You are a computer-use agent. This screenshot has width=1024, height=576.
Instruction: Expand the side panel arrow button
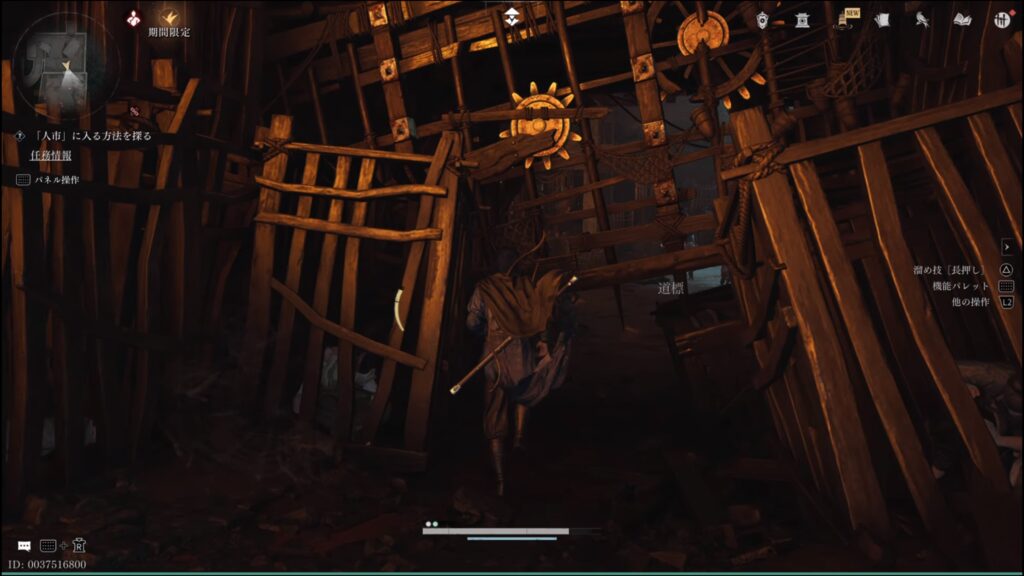pos(1007,246)
